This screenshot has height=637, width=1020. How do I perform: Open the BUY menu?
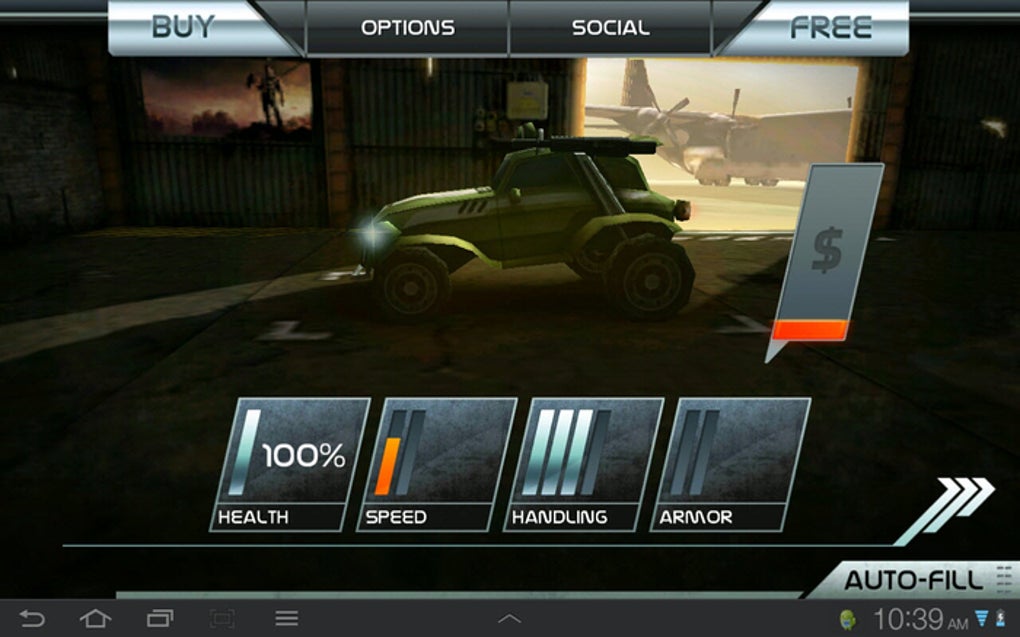pos(185,27)
